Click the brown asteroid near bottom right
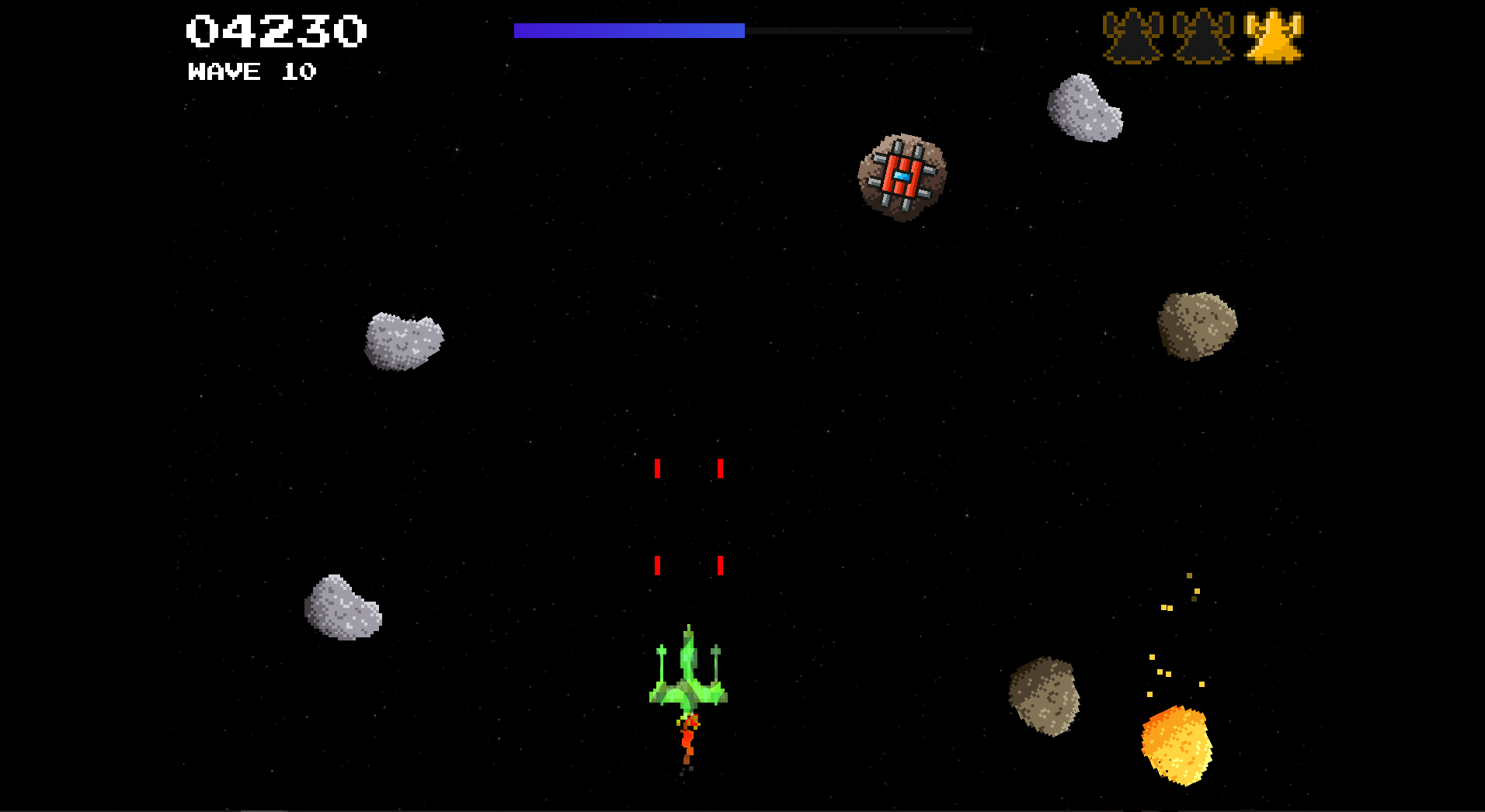 1045,695
